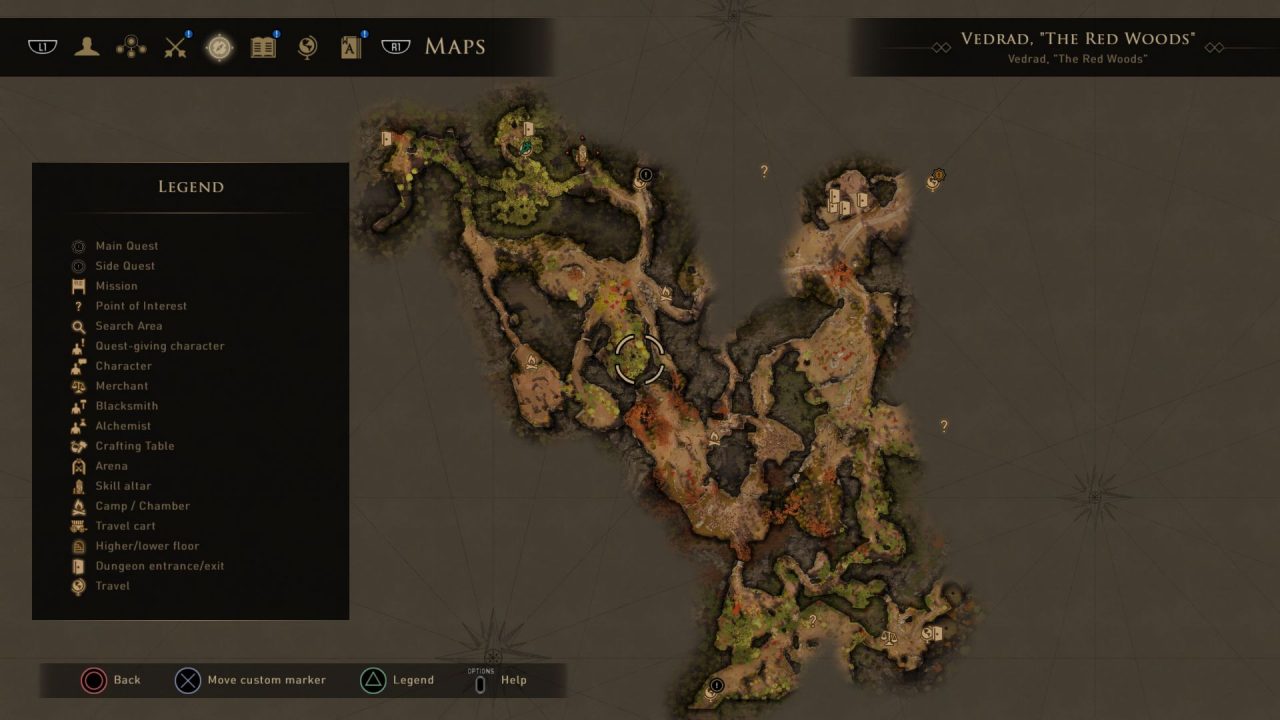
Task: Choose the Travel cart legend entry
Action: click(x=125, y=526)
